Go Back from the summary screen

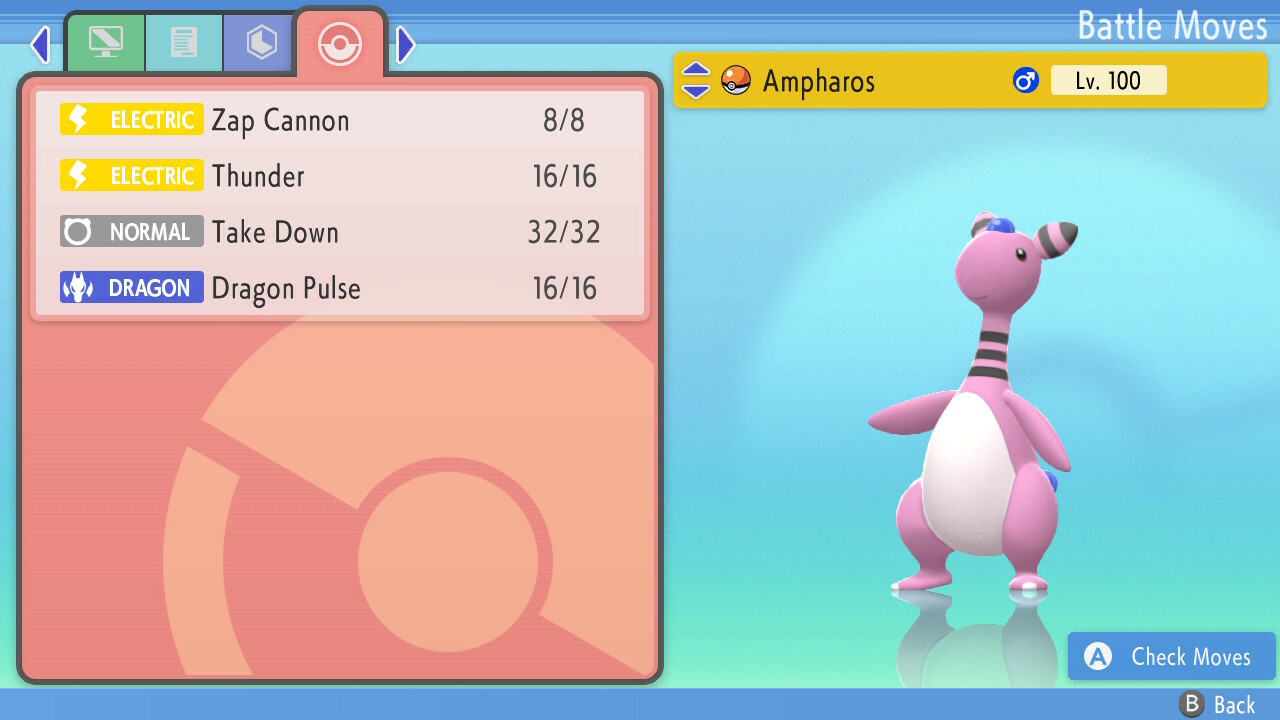(1218, 704)
